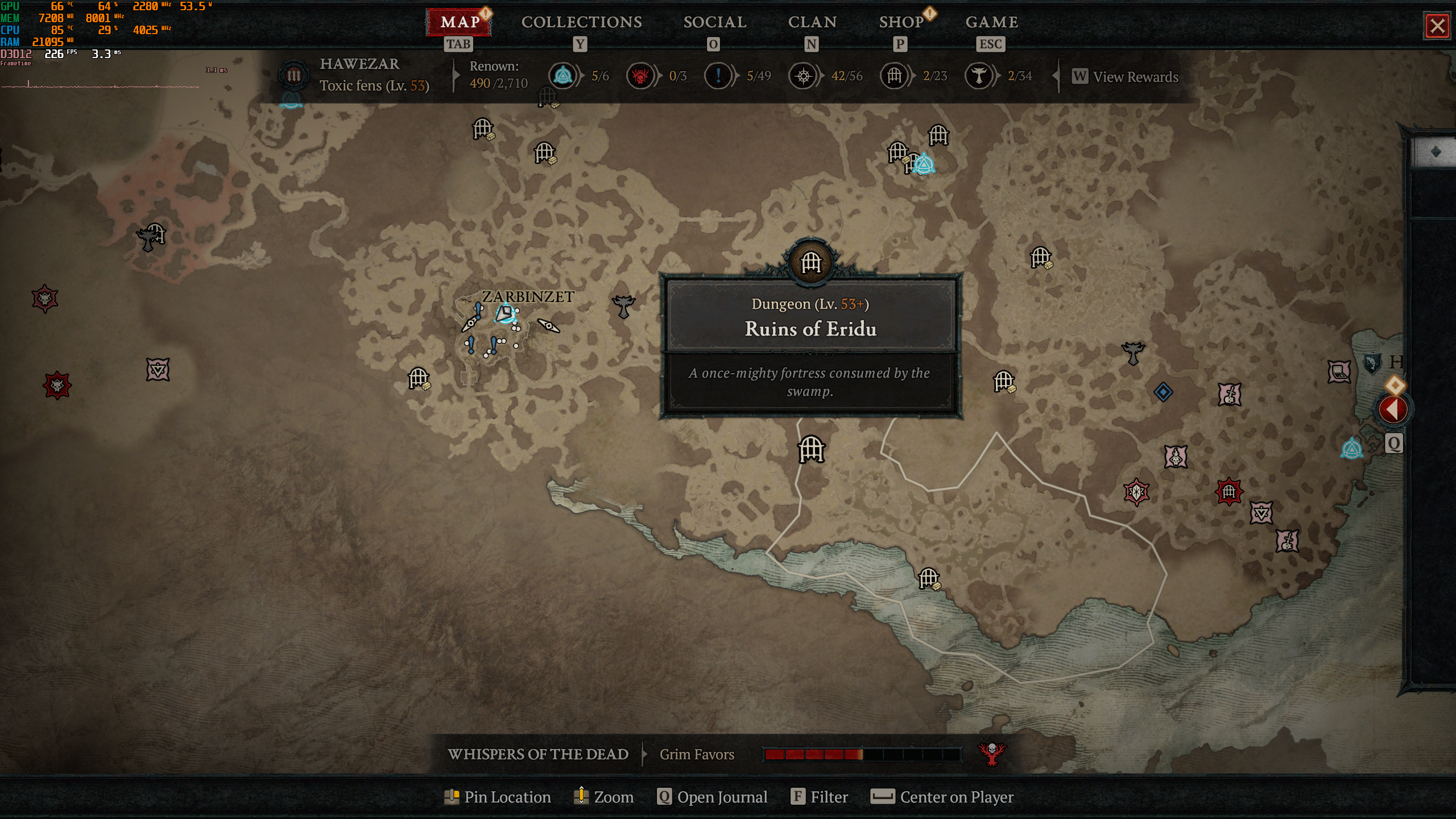Click the red dungeon gate Whisper marker
The height and width of the screenshot is (819, 1456).
tap(1228, 491)
